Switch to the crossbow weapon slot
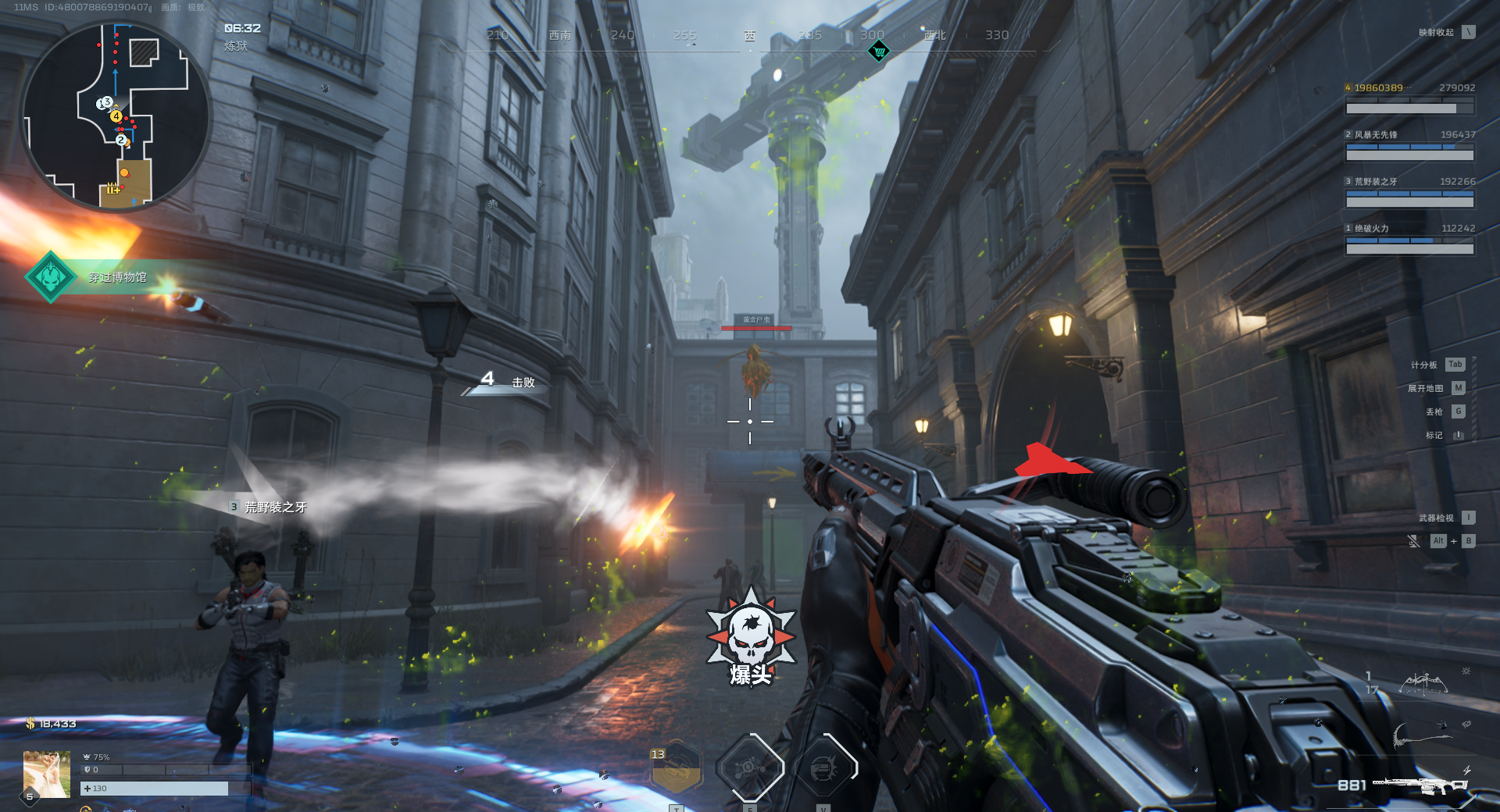1500x812 pixels. point(1423,685)
